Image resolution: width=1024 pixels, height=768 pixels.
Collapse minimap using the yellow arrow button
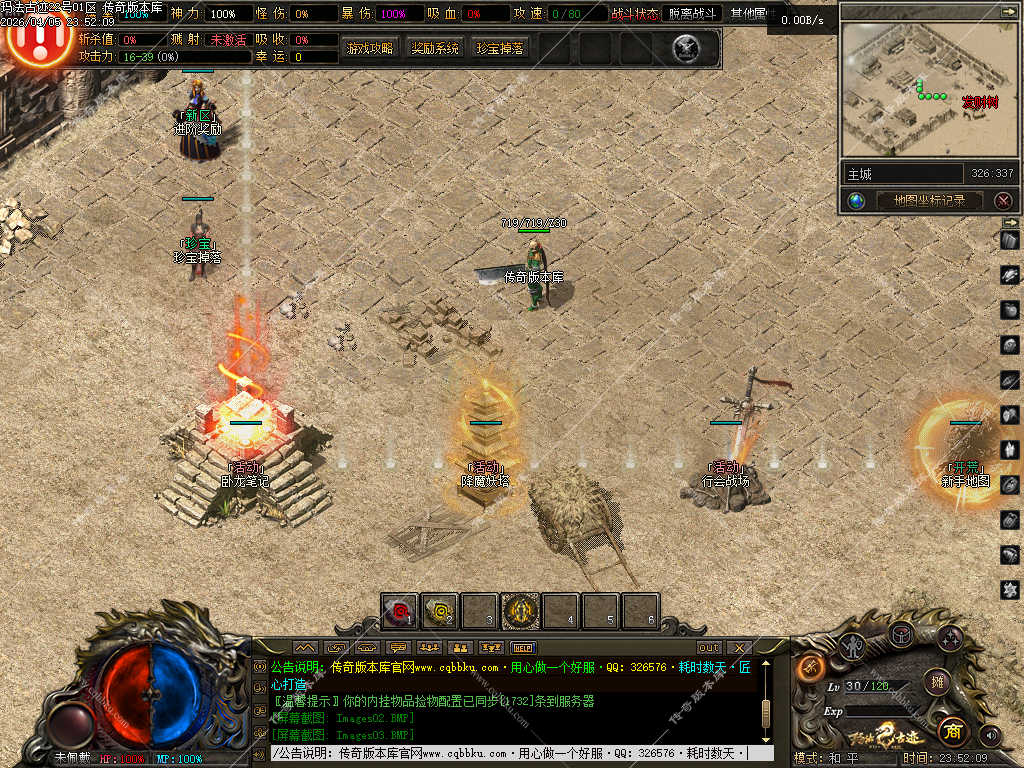pos(1007,11)
